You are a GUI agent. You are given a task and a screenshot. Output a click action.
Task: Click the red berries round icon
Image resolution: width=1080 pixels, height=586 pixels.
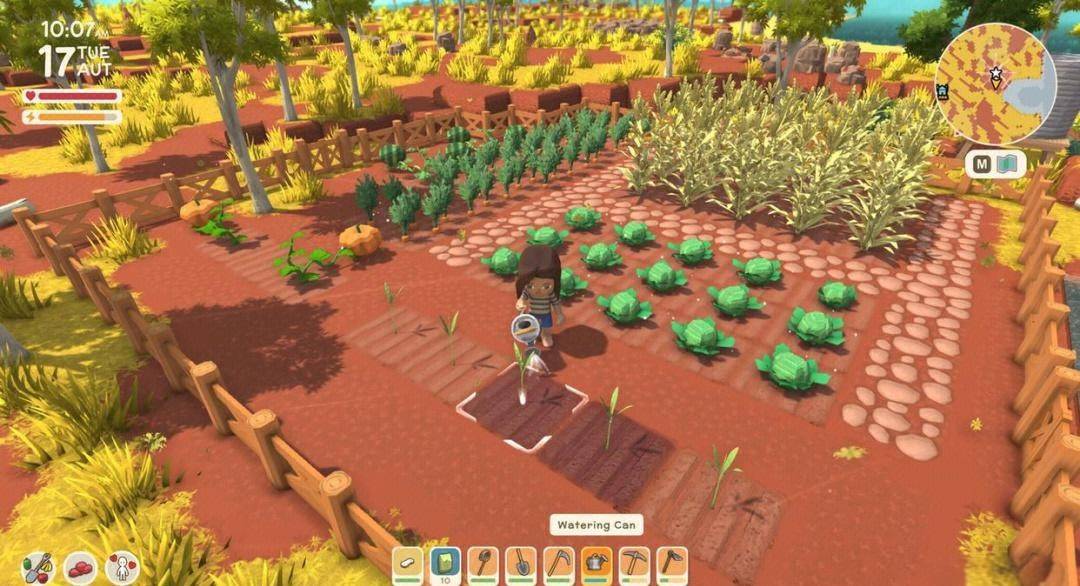[80, 568]
